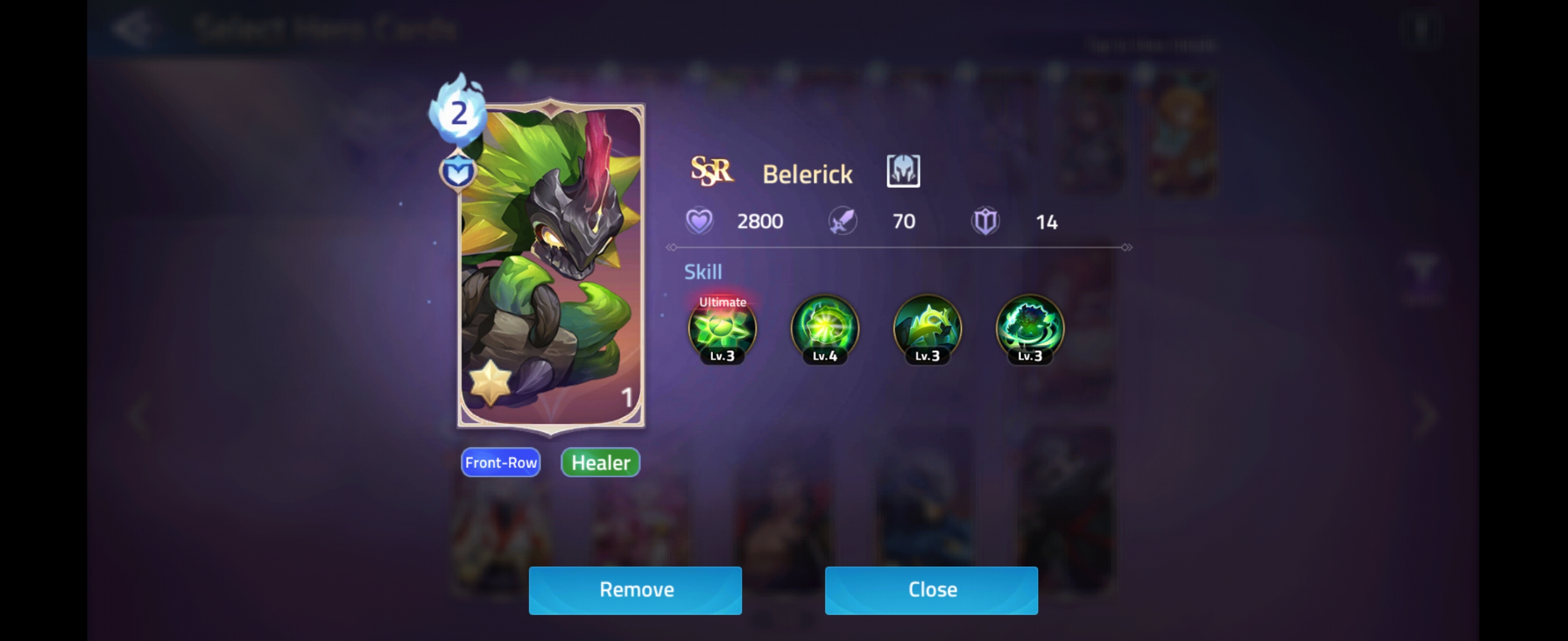Open Belerick's full card artwork
This screenshot has width=1568, height=641.
[551, 268]
